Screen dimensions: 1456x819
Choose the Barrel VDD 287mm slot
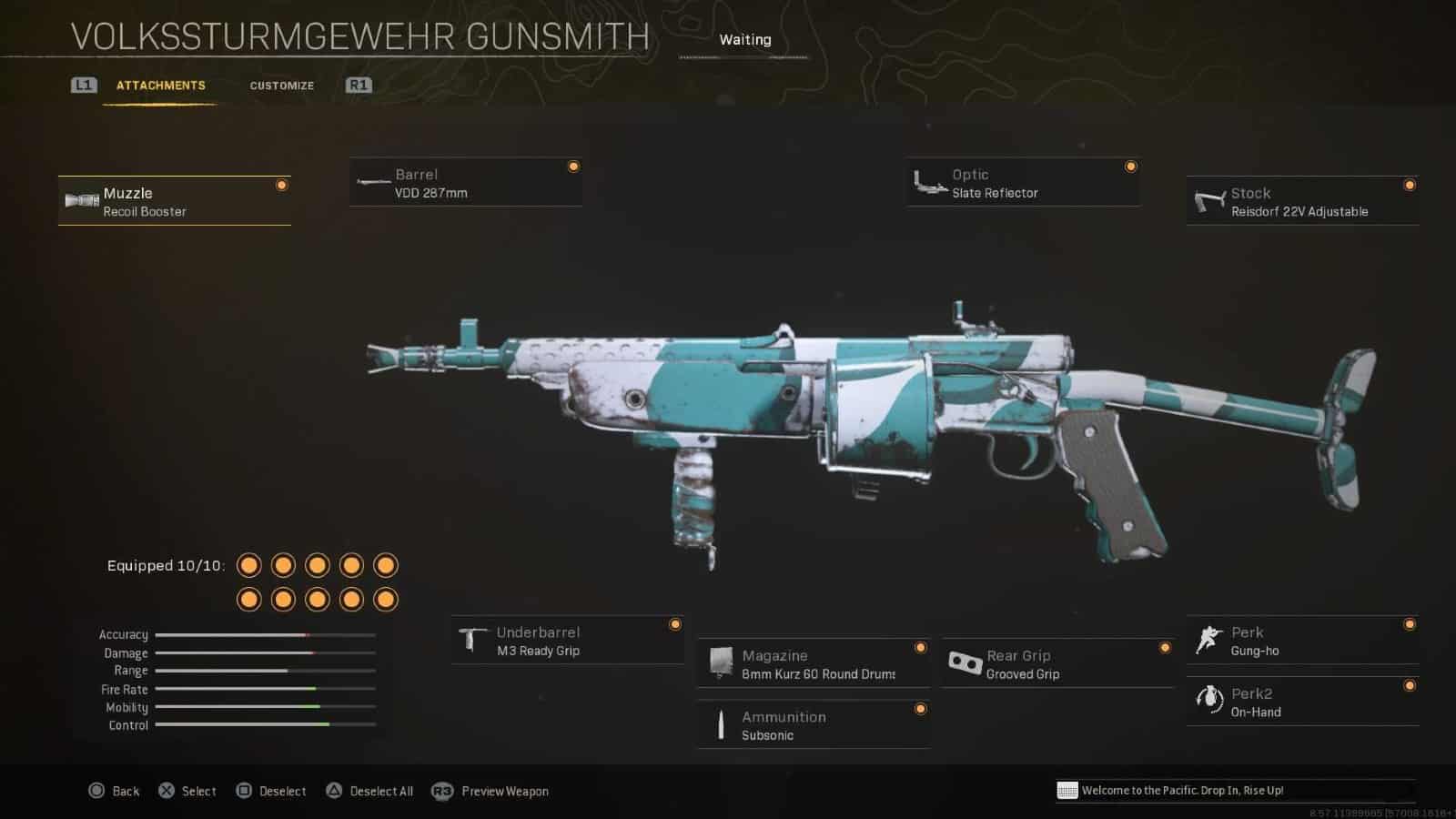pos(465,183)
